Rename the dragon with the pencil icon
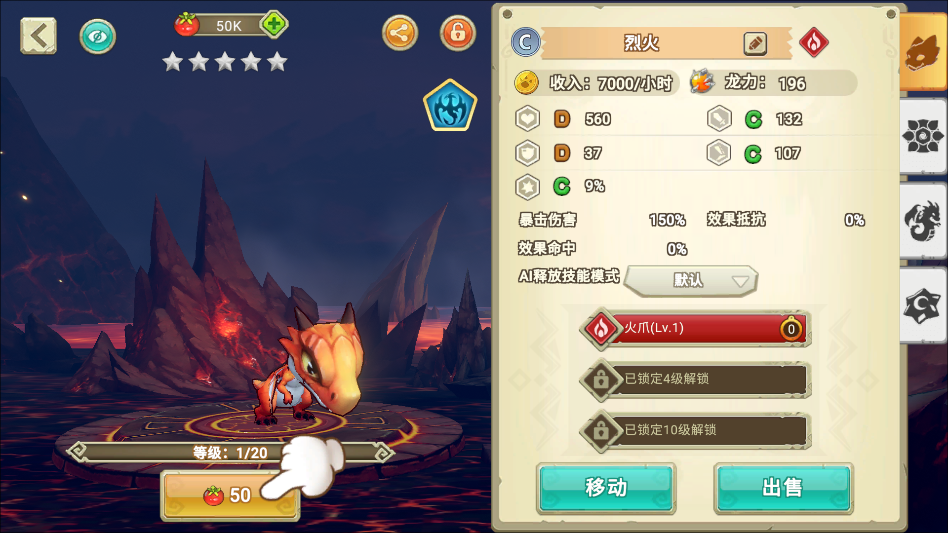The width and height of the screenshot is (948, 533). [755, 44]
